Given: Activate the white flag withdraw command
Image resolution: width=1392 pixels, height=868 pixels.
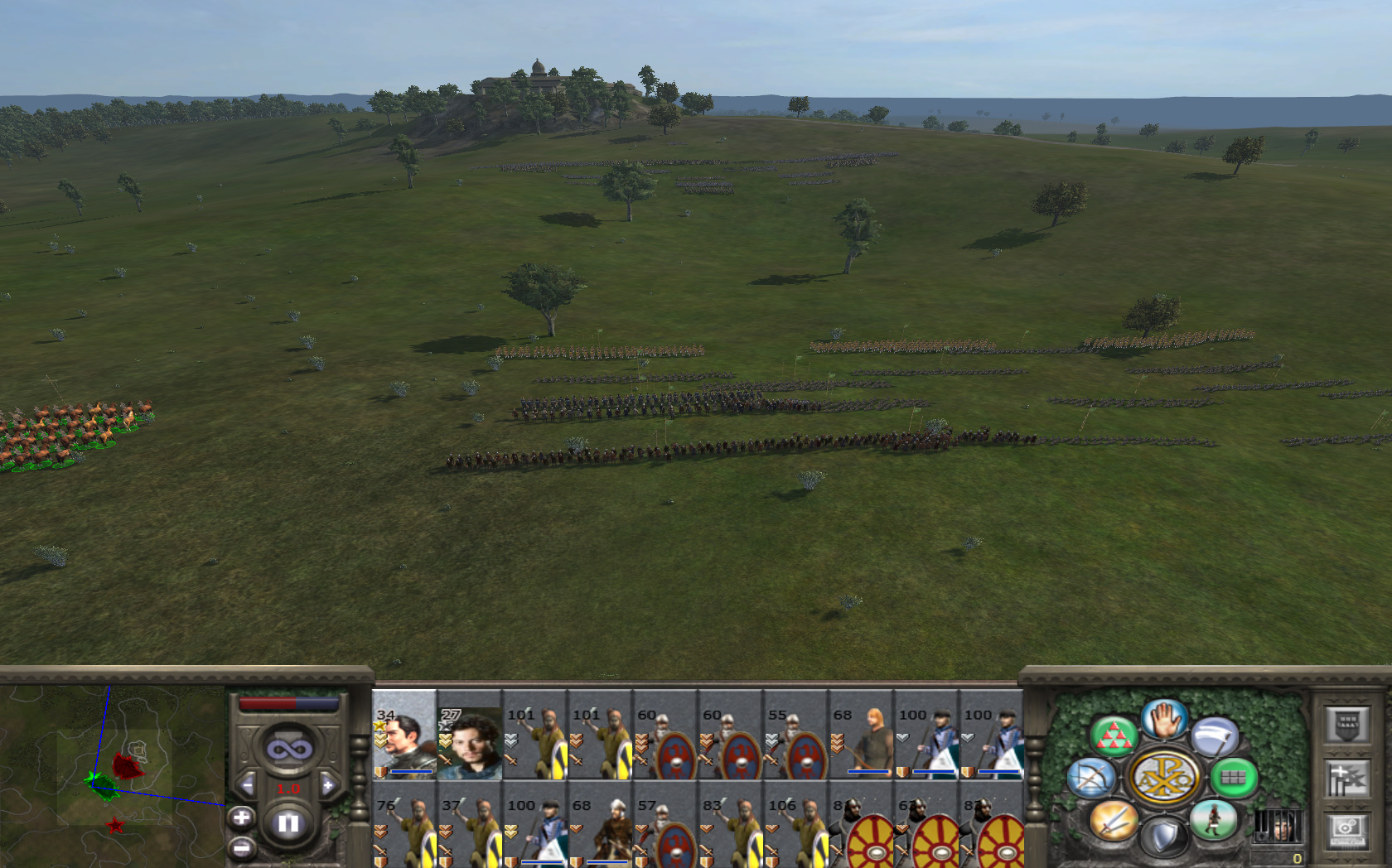Looking at the screenshot, I should click(1215, 735).
